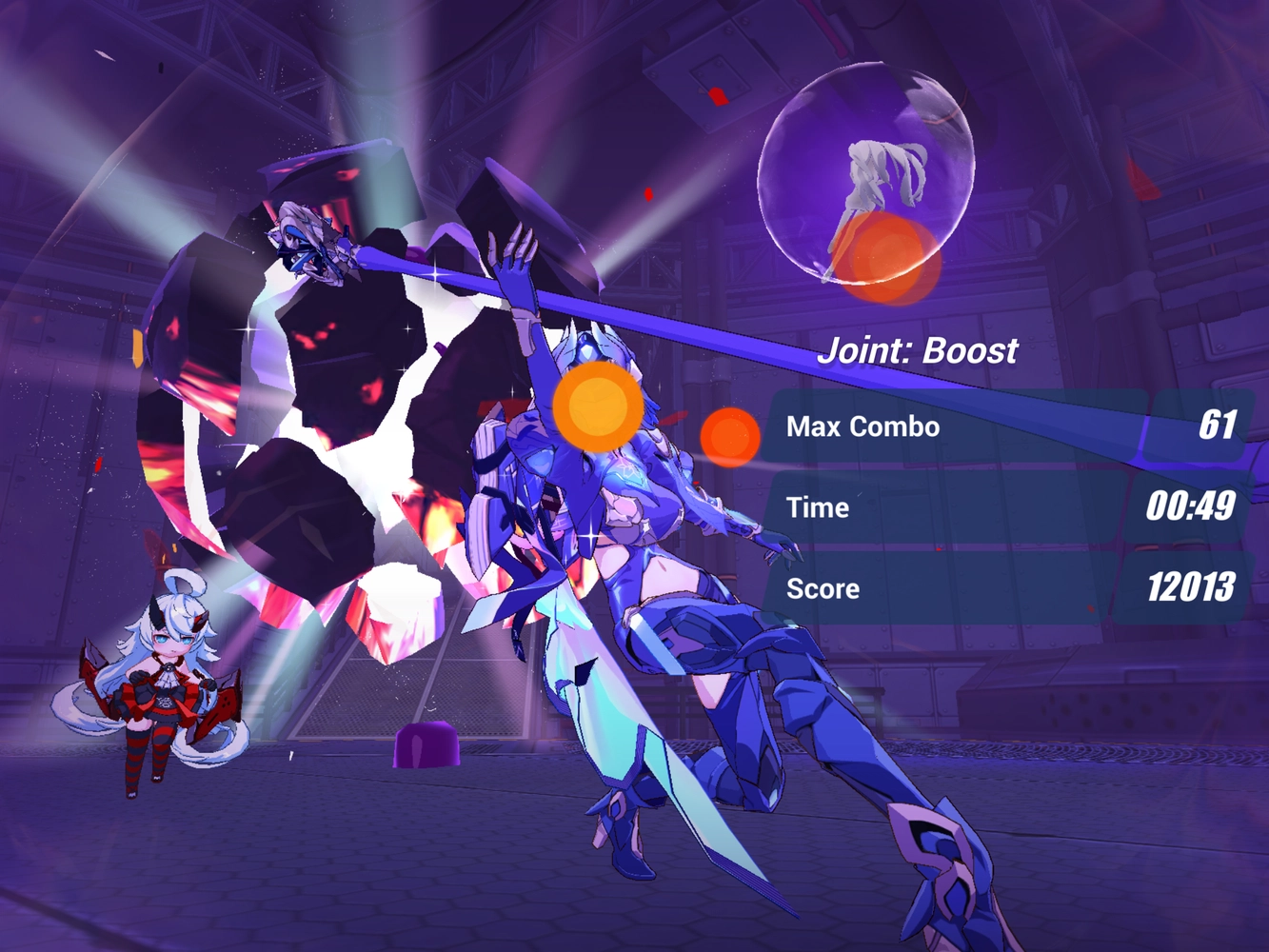Tap the purple dome pickup on floor
Viewport: 1269px width, 952px height.
pyautogui.click(x=426, y=743)
